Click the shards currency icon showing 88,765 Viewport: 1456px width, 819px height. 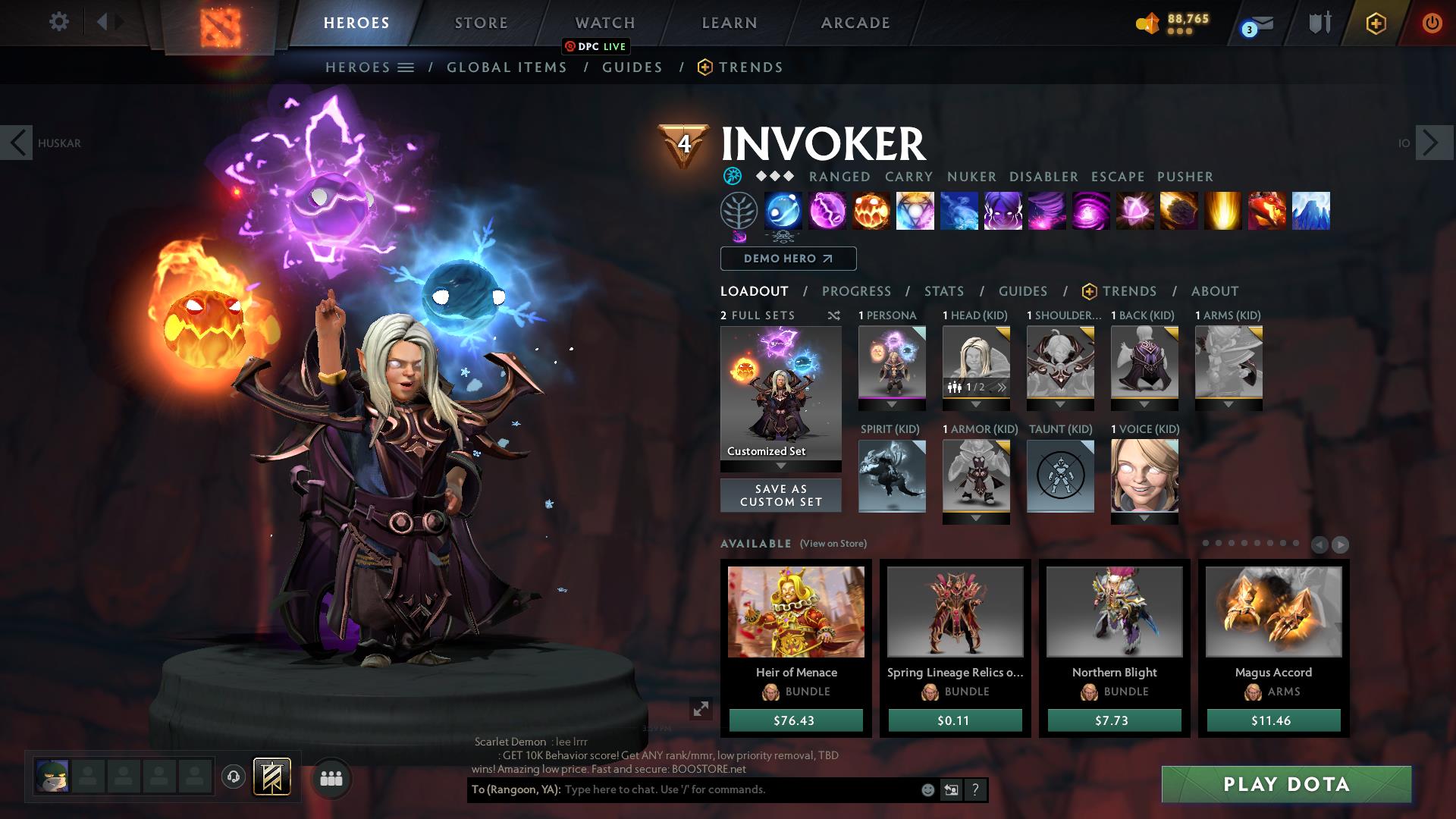click(1148, 23)
